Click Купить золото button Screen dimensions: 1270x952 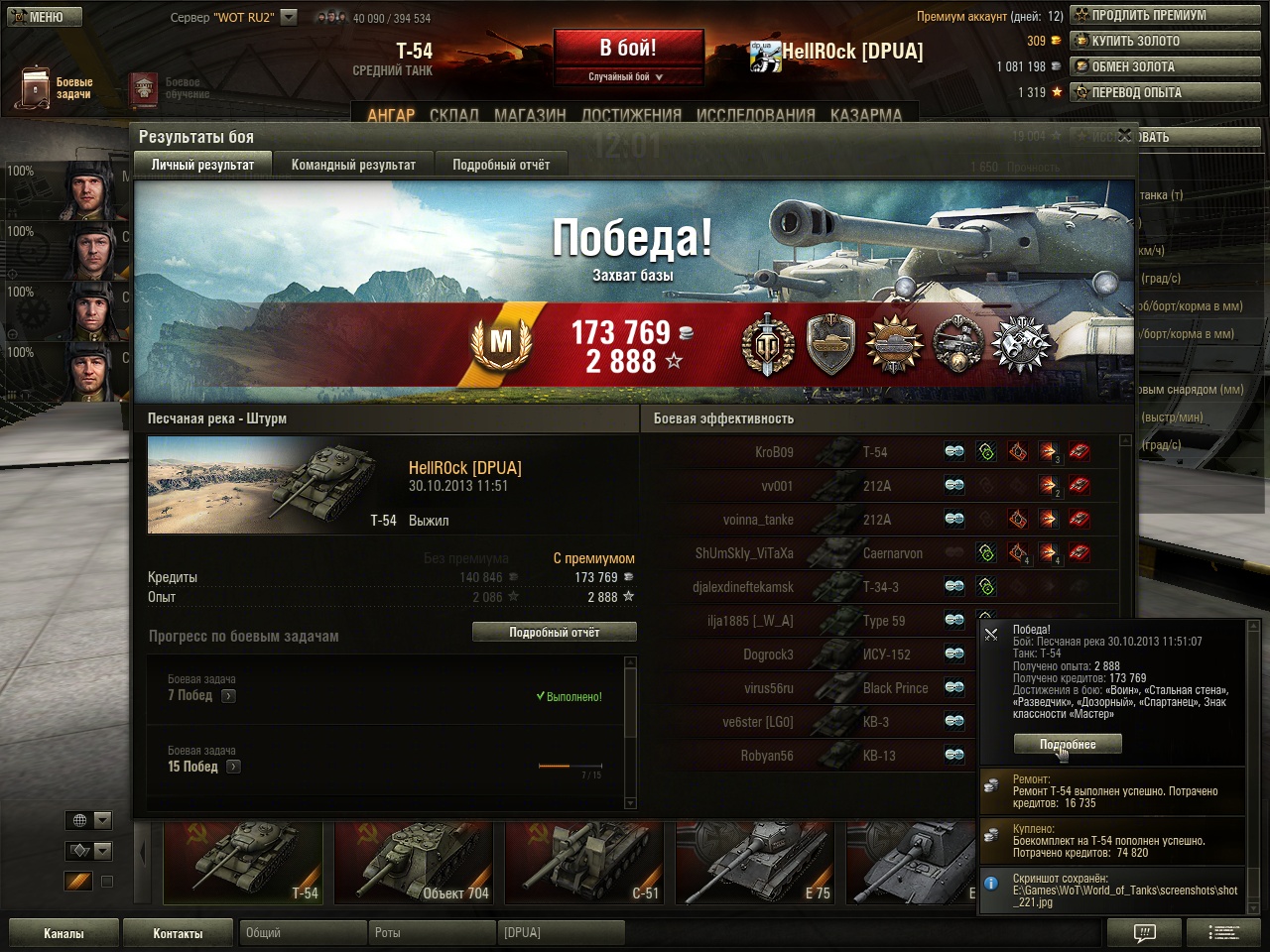(x=1165, y=41)
